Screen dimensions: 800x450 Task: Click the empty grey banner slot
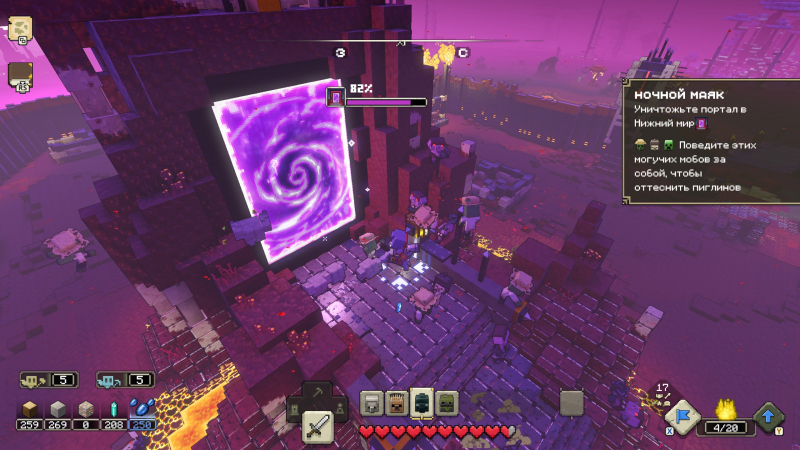(571, 403)
